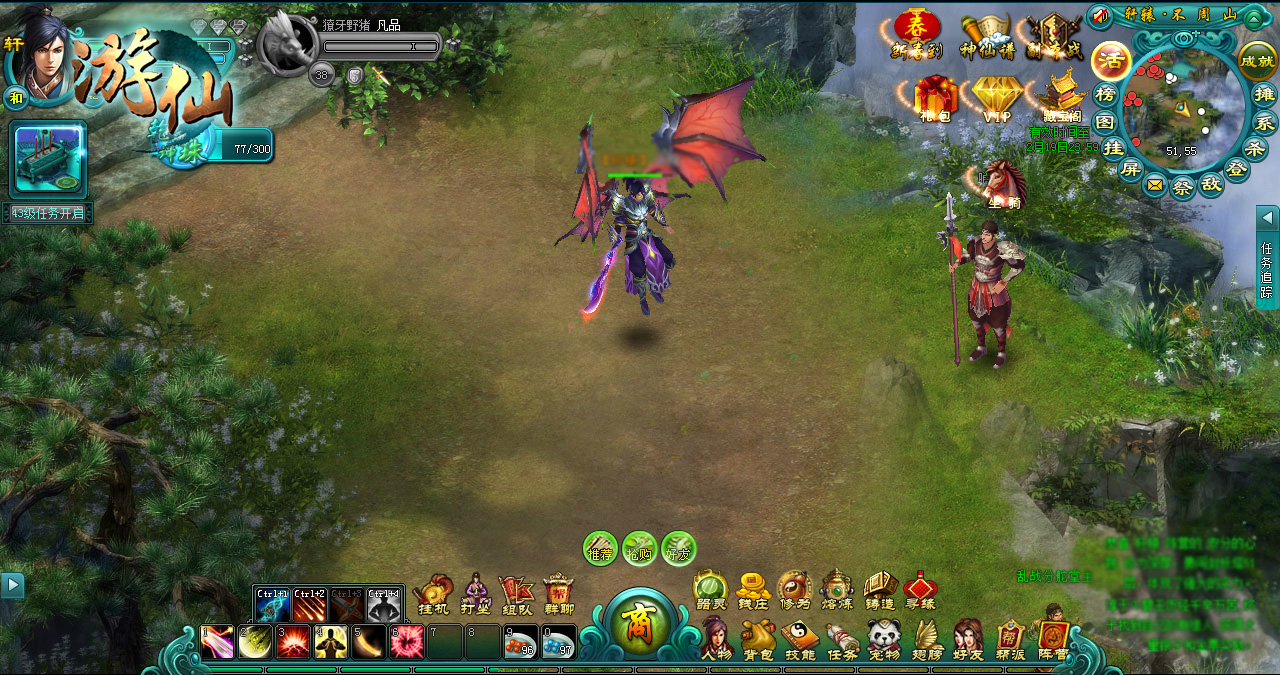
Task: Click the round green 商 shop button
Action: click(636, 630)
